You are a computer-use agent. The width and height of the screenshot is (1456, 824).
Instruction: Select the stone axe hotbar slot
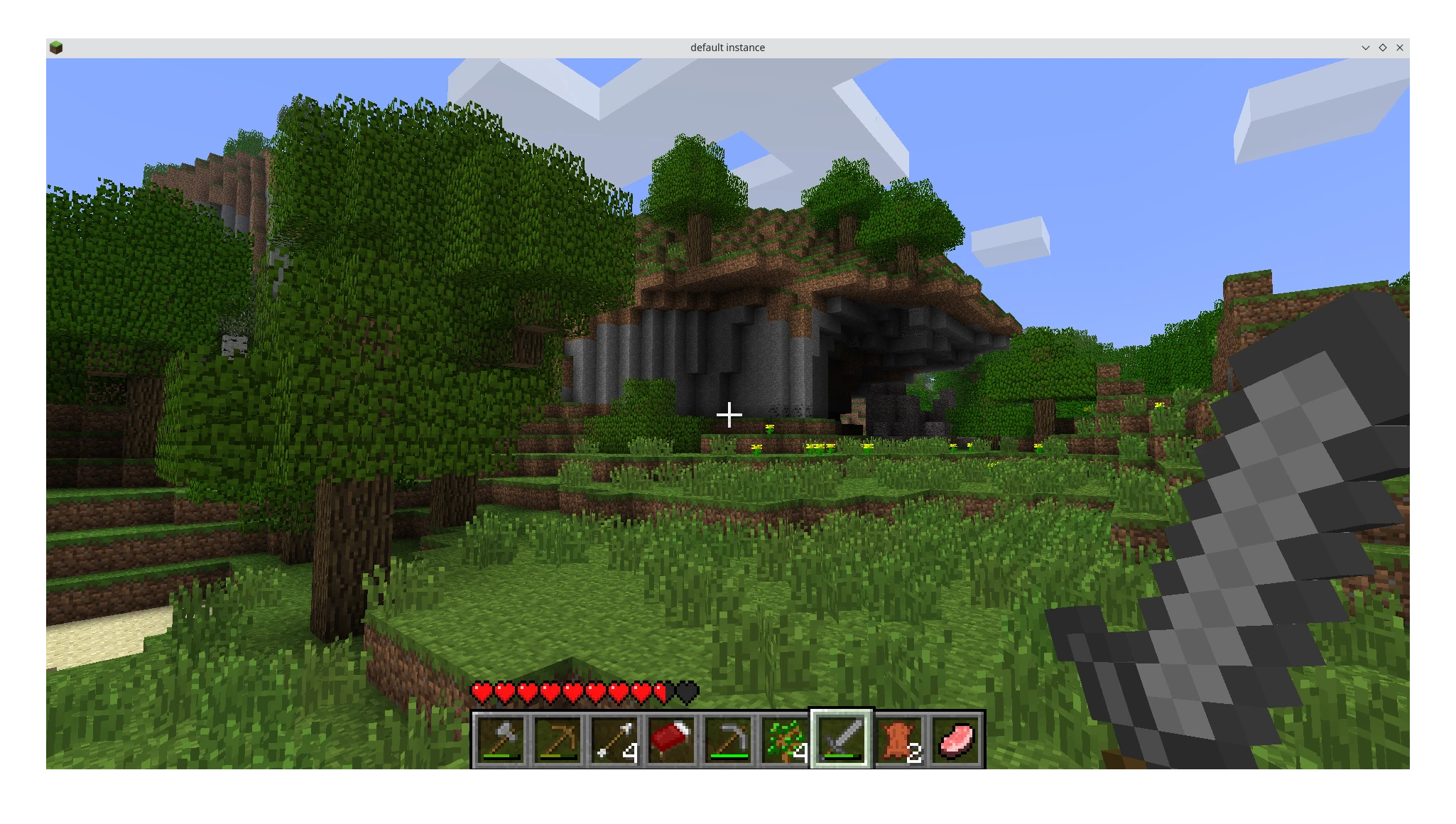pyautogui.click(x=501, y=740)
